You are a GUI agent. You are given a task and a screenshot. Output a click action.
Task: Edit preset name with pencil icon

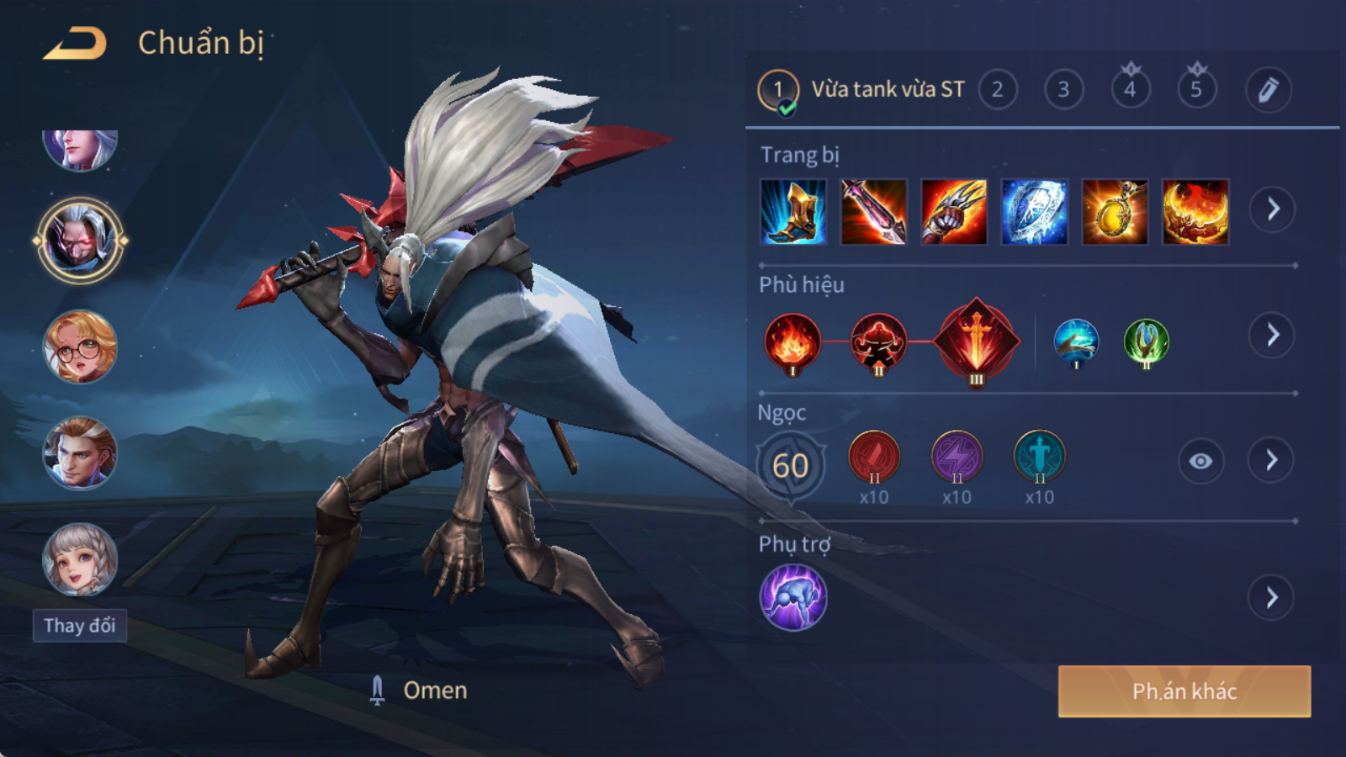pyautogui.click(x=1268, y=90)
